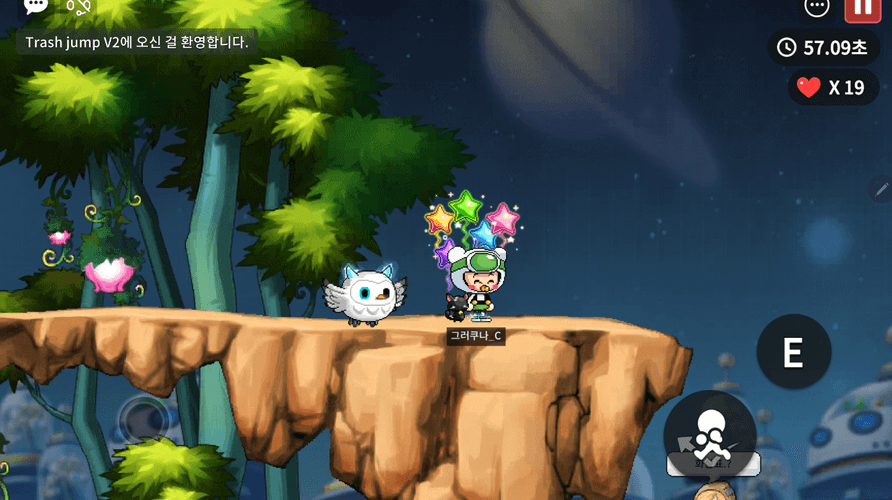This screenshot has width=892, height=500.
Task: Open the three-dot more options menu
Action: tap(817, 7)
